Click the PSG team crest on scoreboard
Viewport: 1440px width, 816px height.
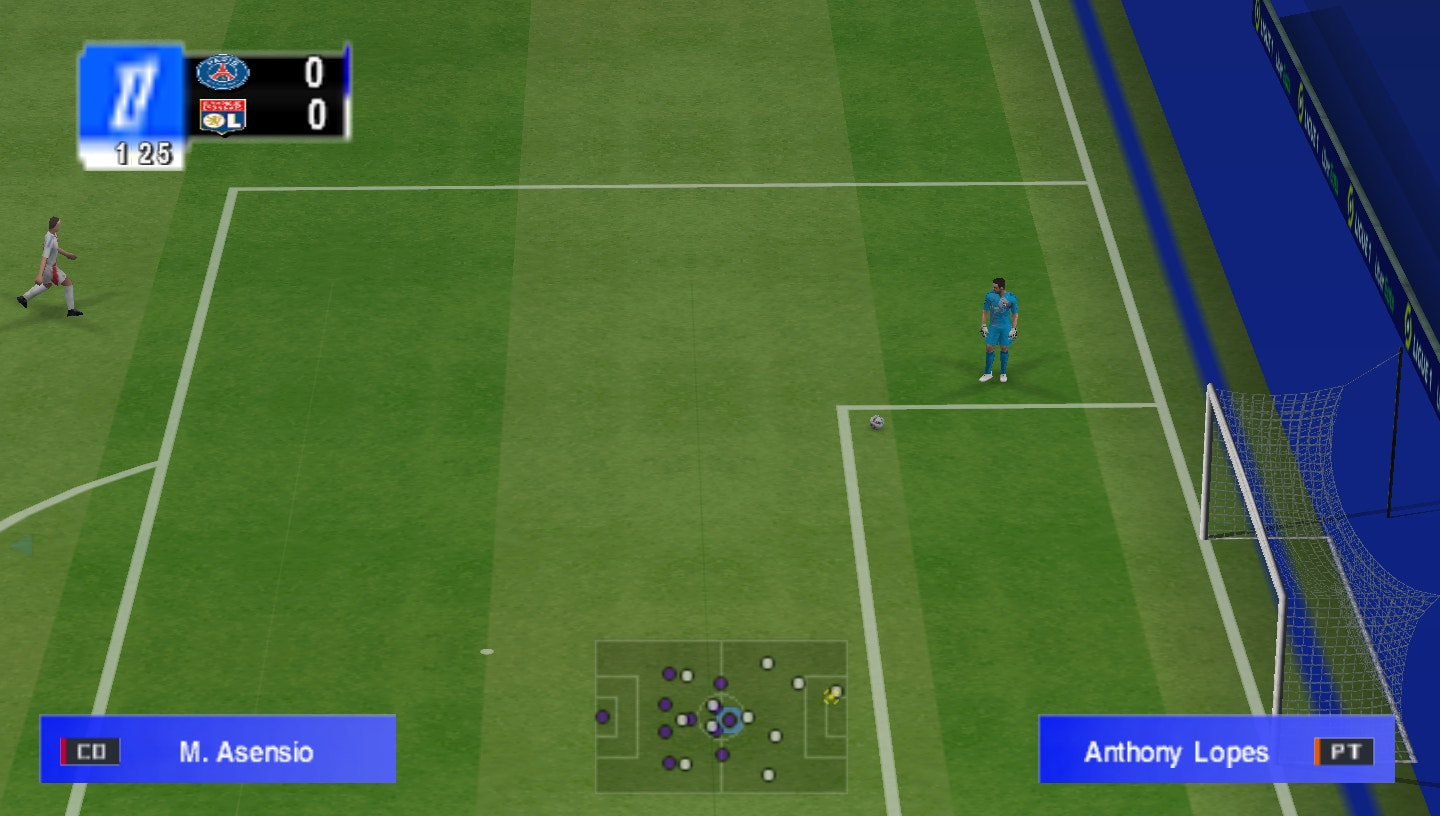click(222, 73)
